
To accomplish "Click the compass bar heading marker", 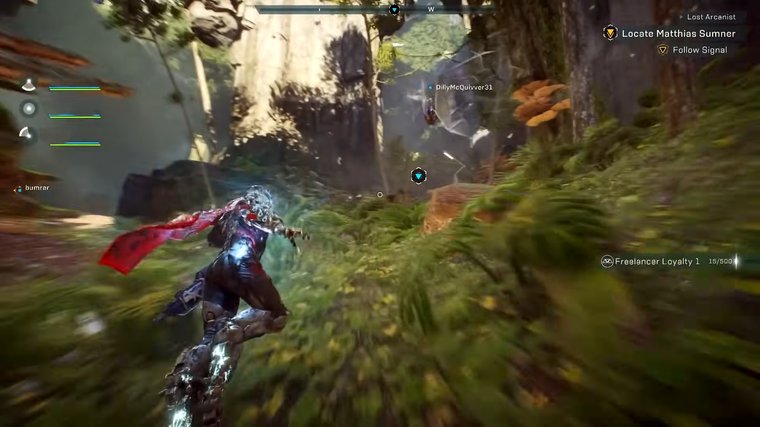I will point(394,10).
